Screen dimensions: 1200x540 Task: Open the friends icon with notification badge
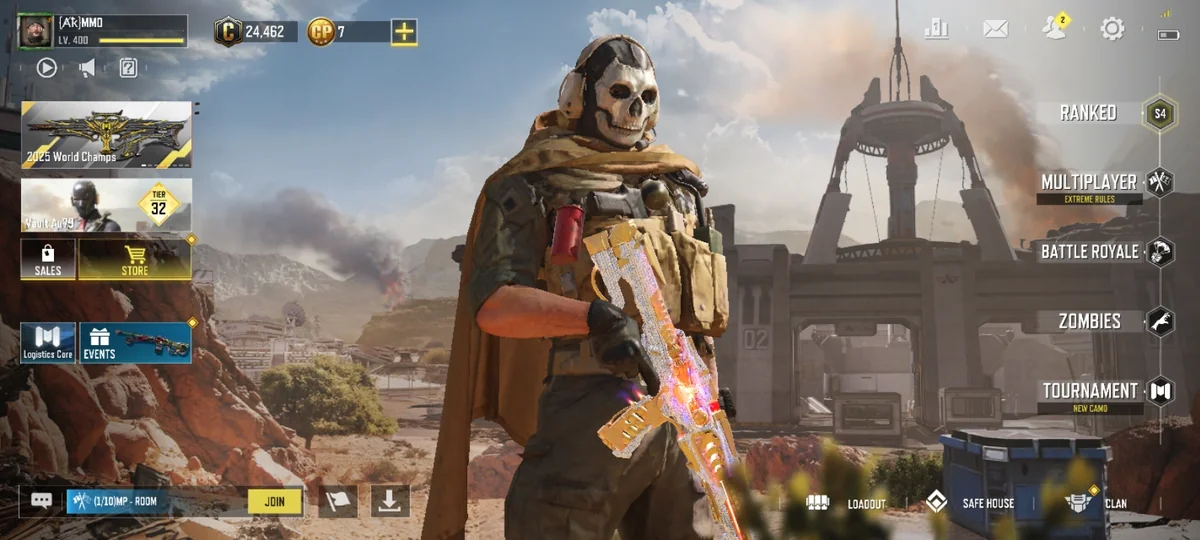point(1054,29)
